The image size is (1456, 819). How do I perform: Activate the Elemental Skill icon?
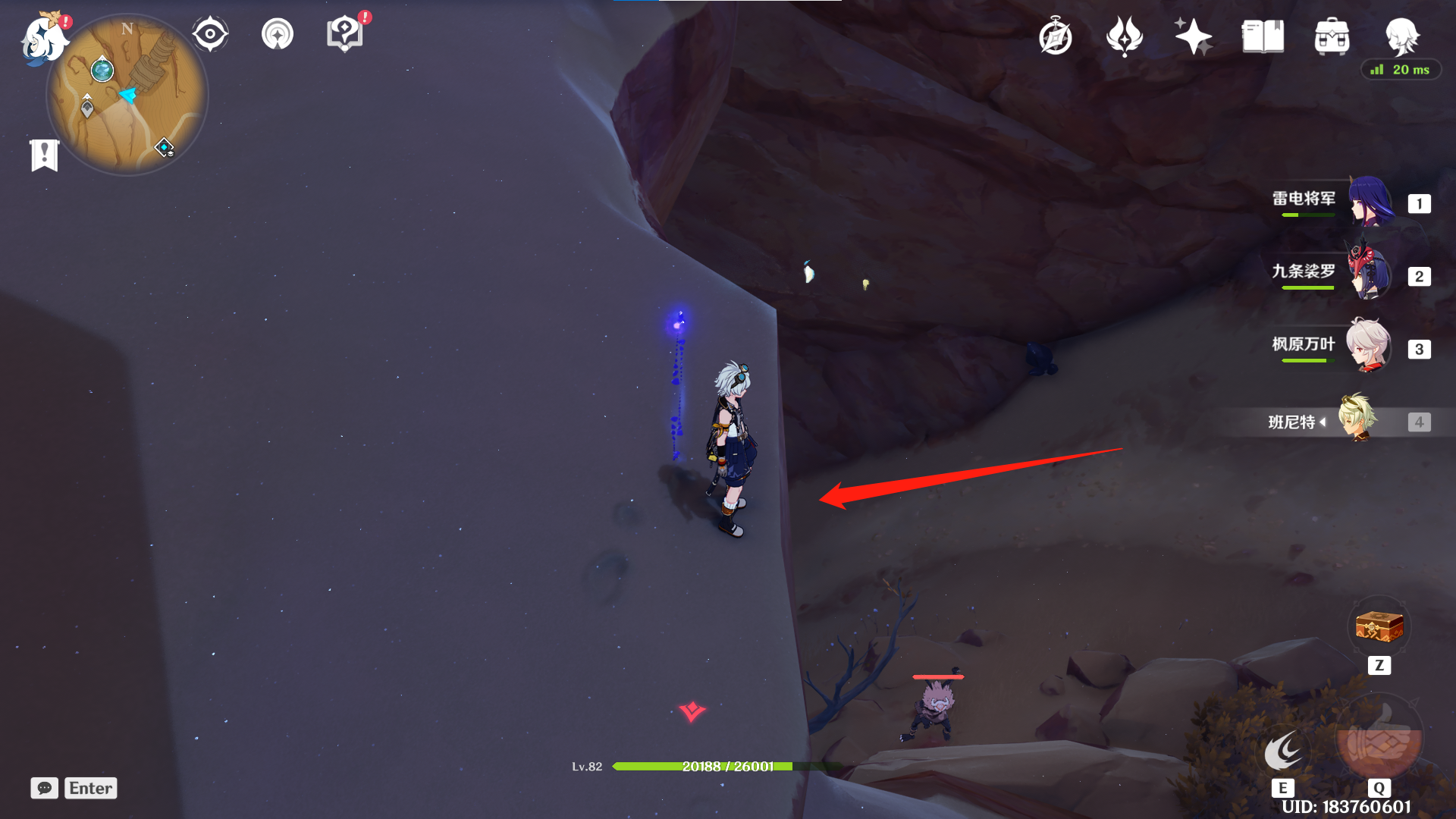[x=1283, y=751]
